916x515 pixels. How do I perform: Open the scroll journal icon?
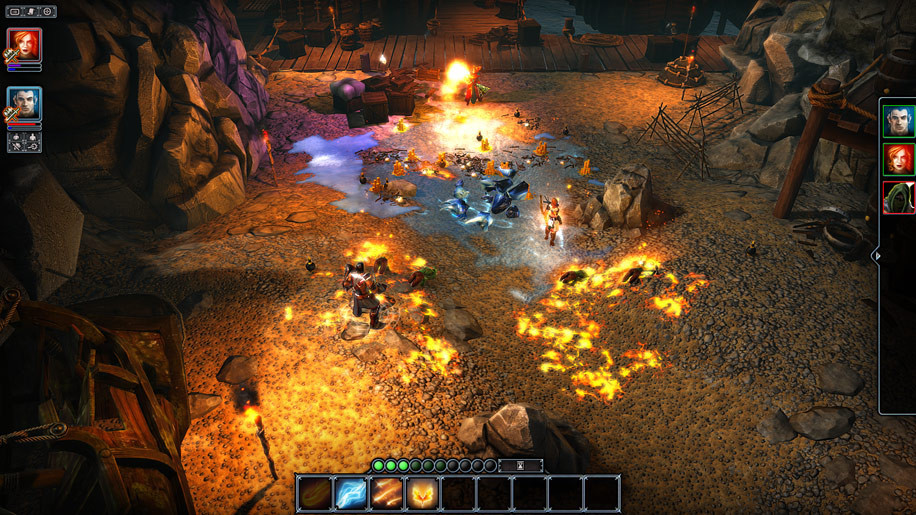pyautogui.click(x=31, y=12)
